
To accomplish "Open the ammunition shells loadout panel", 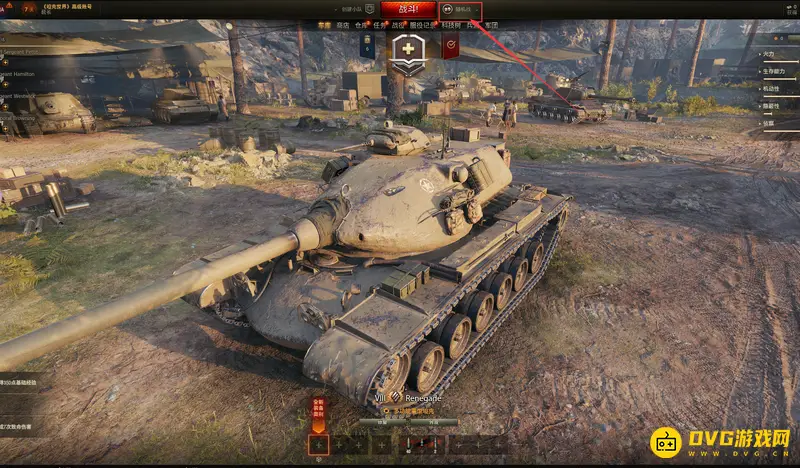I will 422,444.
